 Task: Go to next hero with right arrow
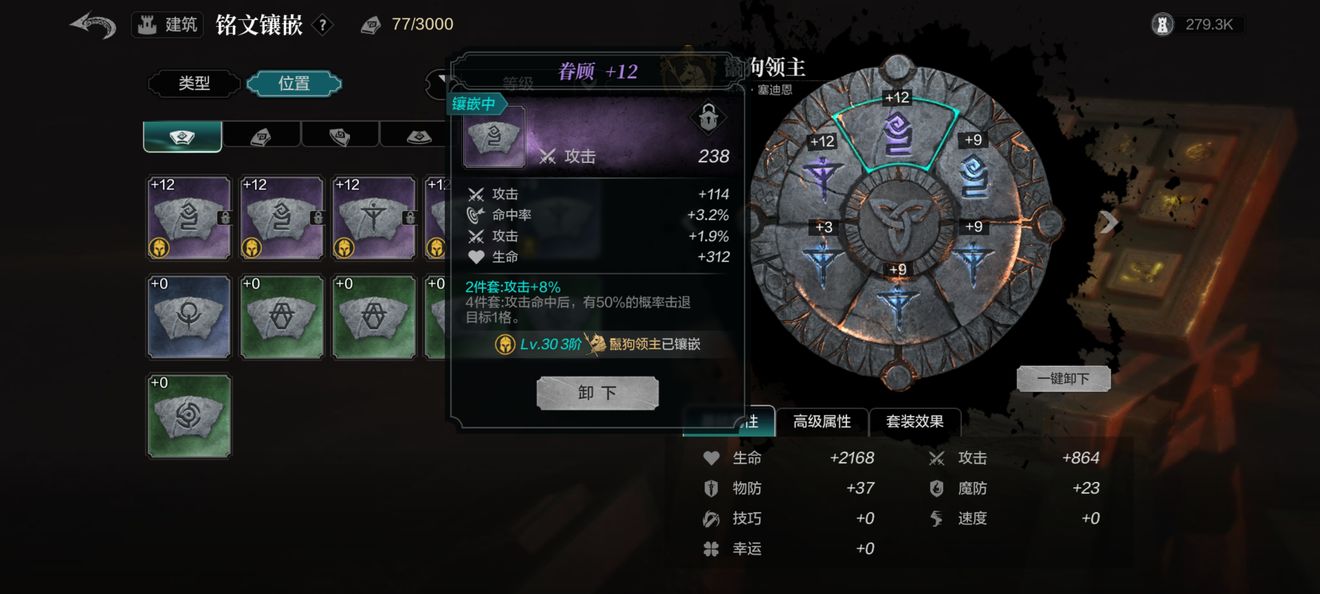pos(1108,222)
